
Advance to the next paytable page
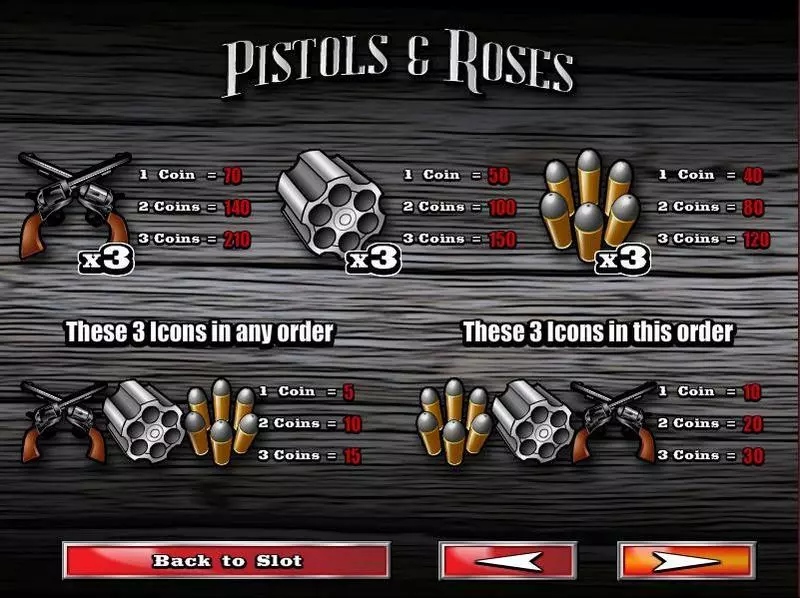coord(685,560)
